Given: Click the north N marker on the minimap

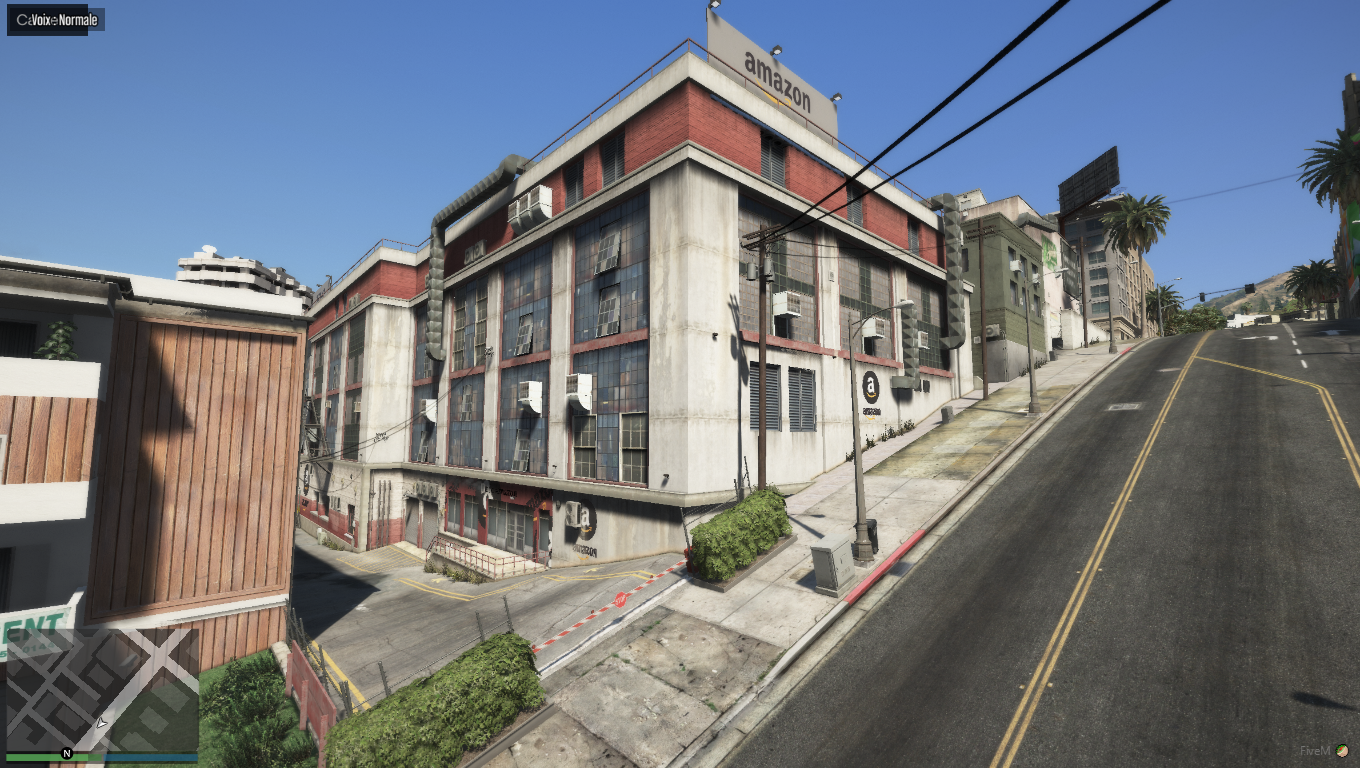Looking at the screenshot, I should (67, 753).
